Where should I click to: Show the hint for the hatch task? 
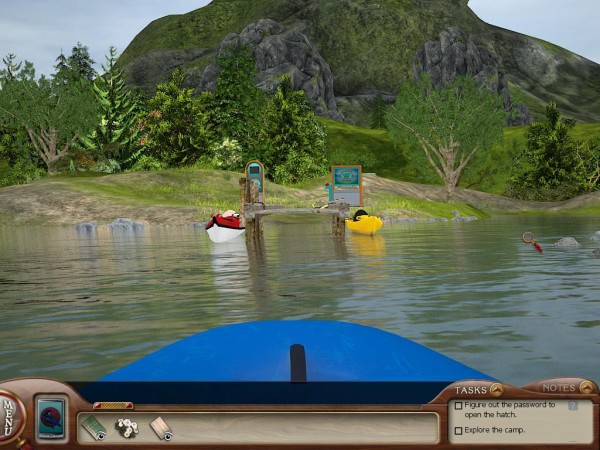point(573,405)
